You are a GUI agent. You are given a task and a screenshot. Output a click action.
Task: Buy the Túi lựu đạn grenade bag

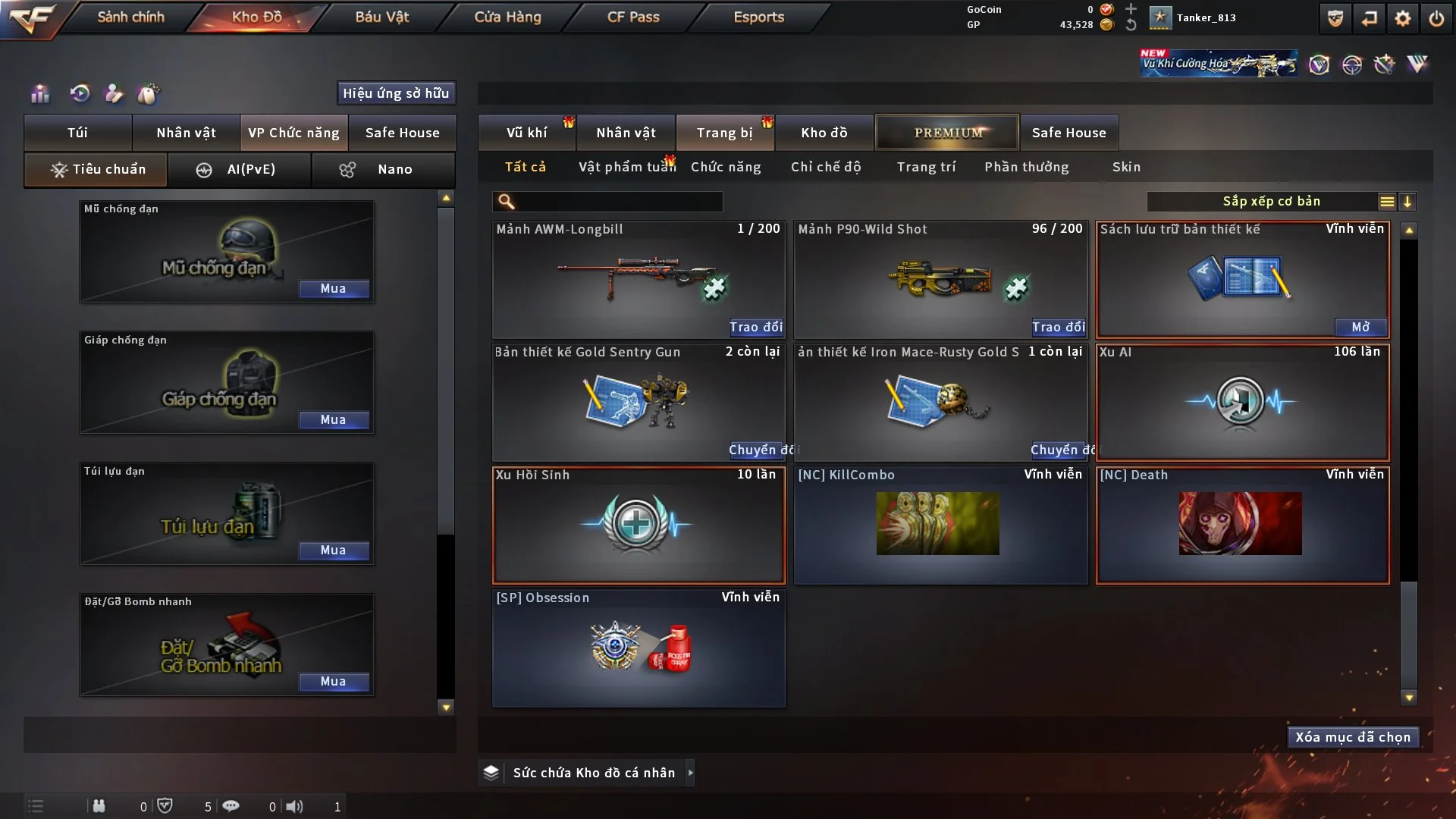coord(334,551)
